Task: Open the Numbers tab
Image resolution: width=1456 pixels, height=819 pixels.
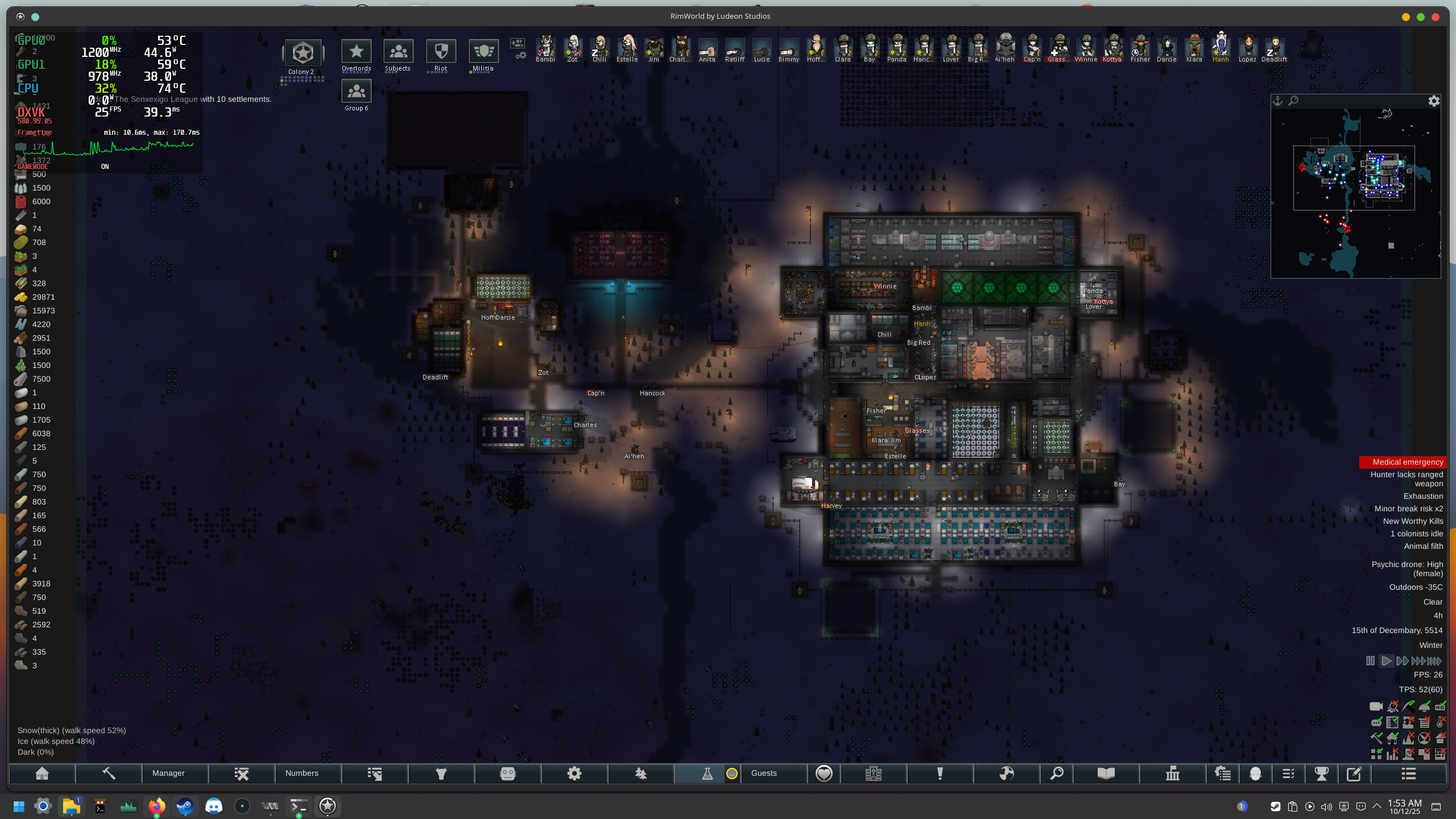Action: point(301,773)
